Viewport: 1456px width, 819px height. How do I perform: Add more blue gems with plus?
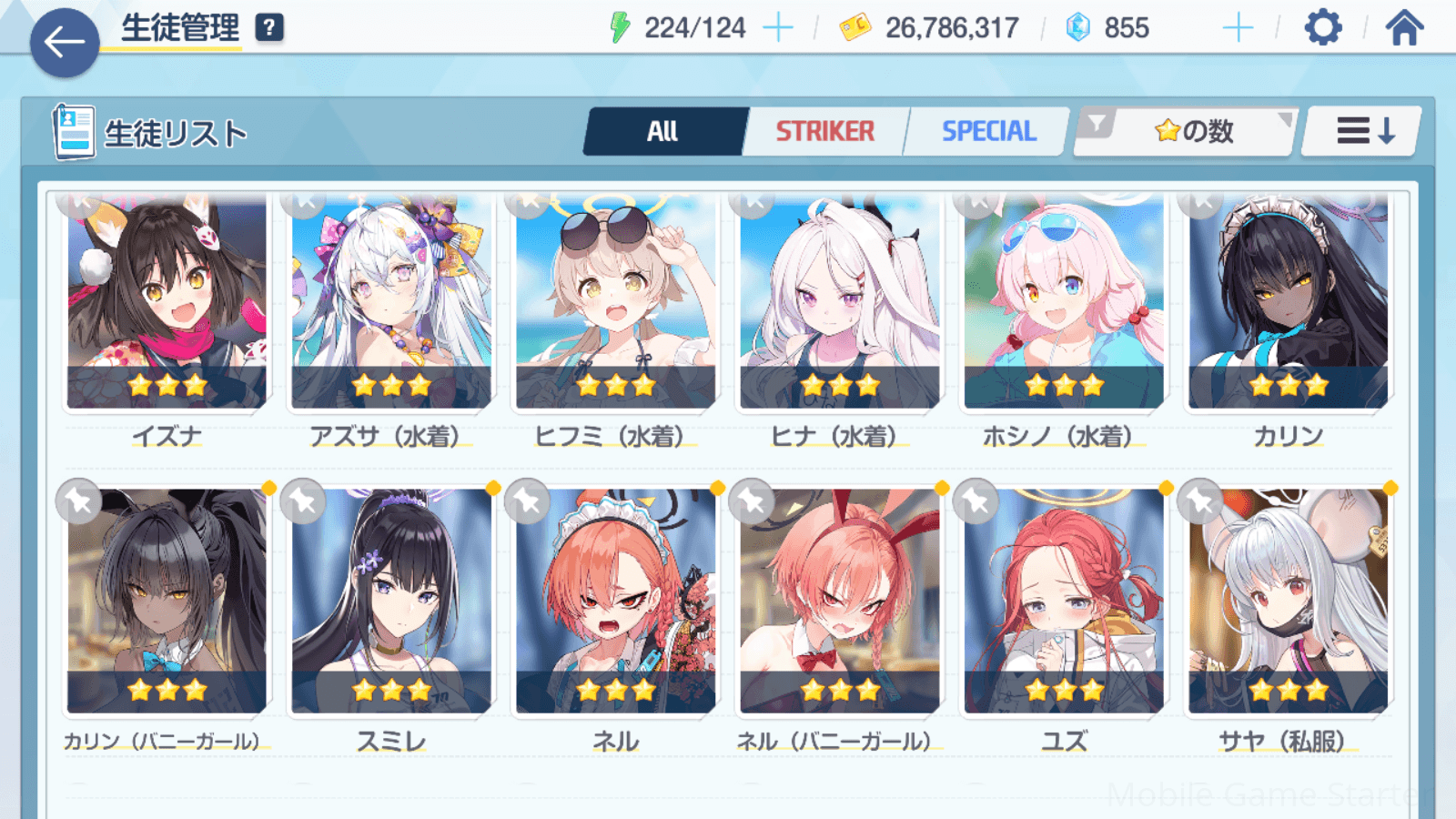tap(1238, 28)
